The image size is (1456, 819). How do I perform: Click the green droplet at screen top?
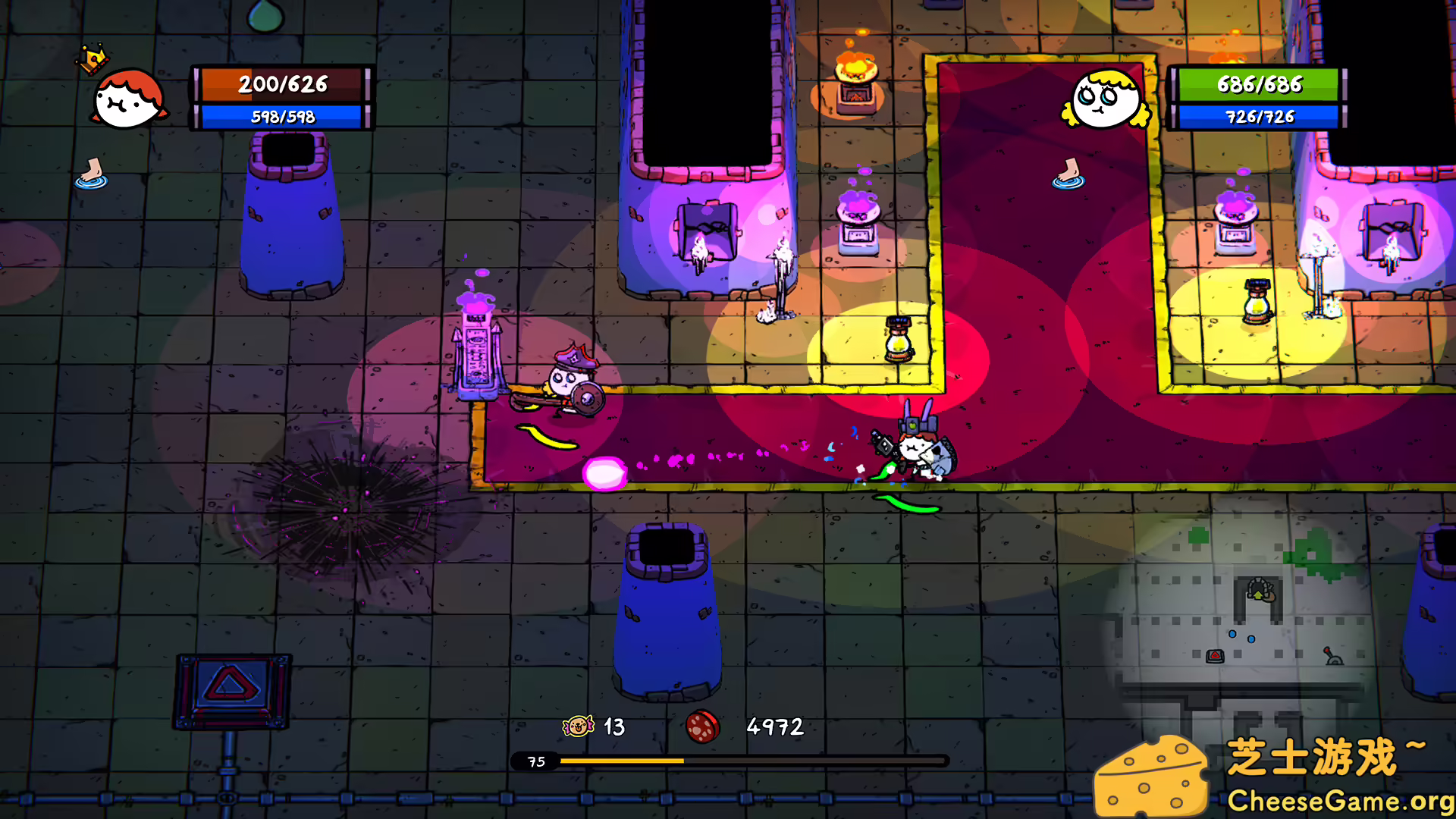266,15
